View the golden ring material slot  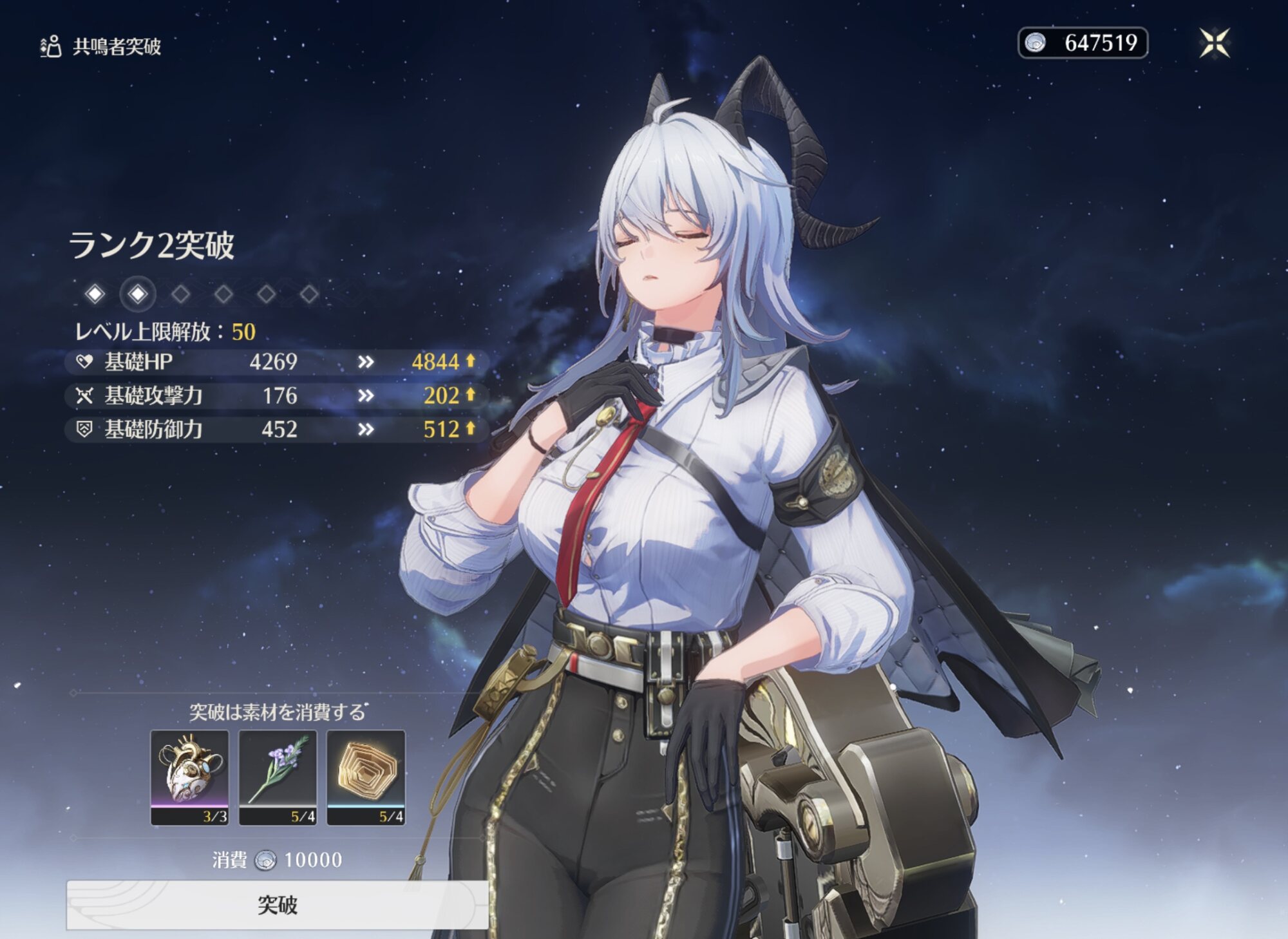[x=366, y=776]
